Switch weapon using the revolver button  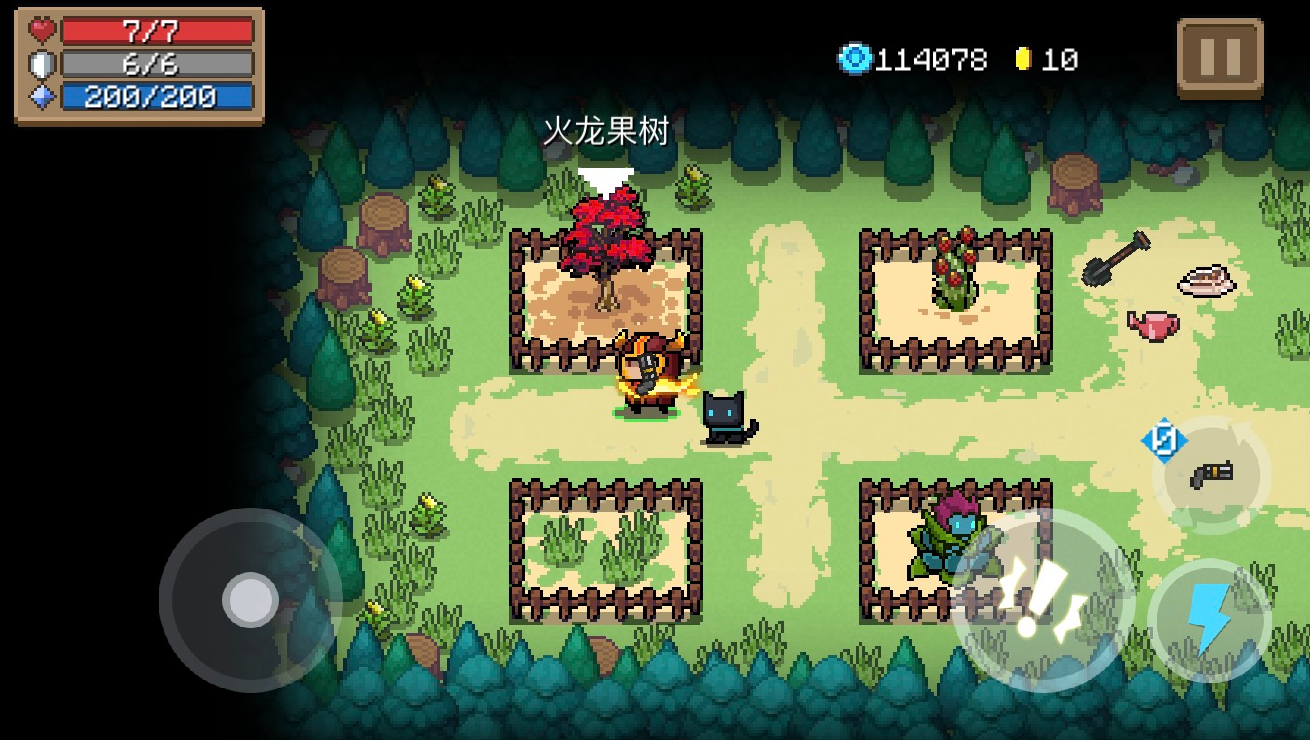pyautogui.click(x=1211, y=475)
